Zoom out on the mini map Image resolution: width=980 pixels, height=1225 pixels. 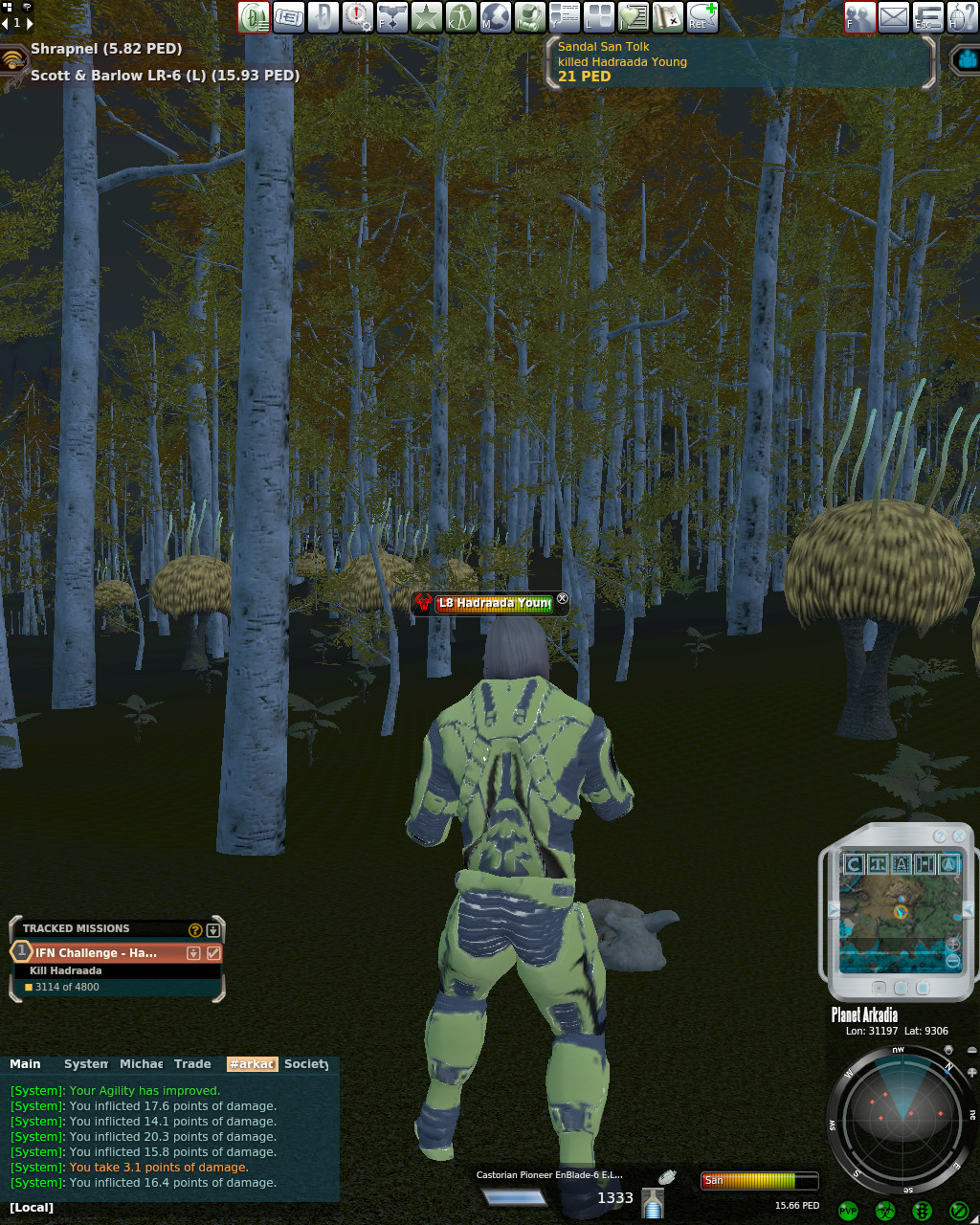click(x=952, y=961)
